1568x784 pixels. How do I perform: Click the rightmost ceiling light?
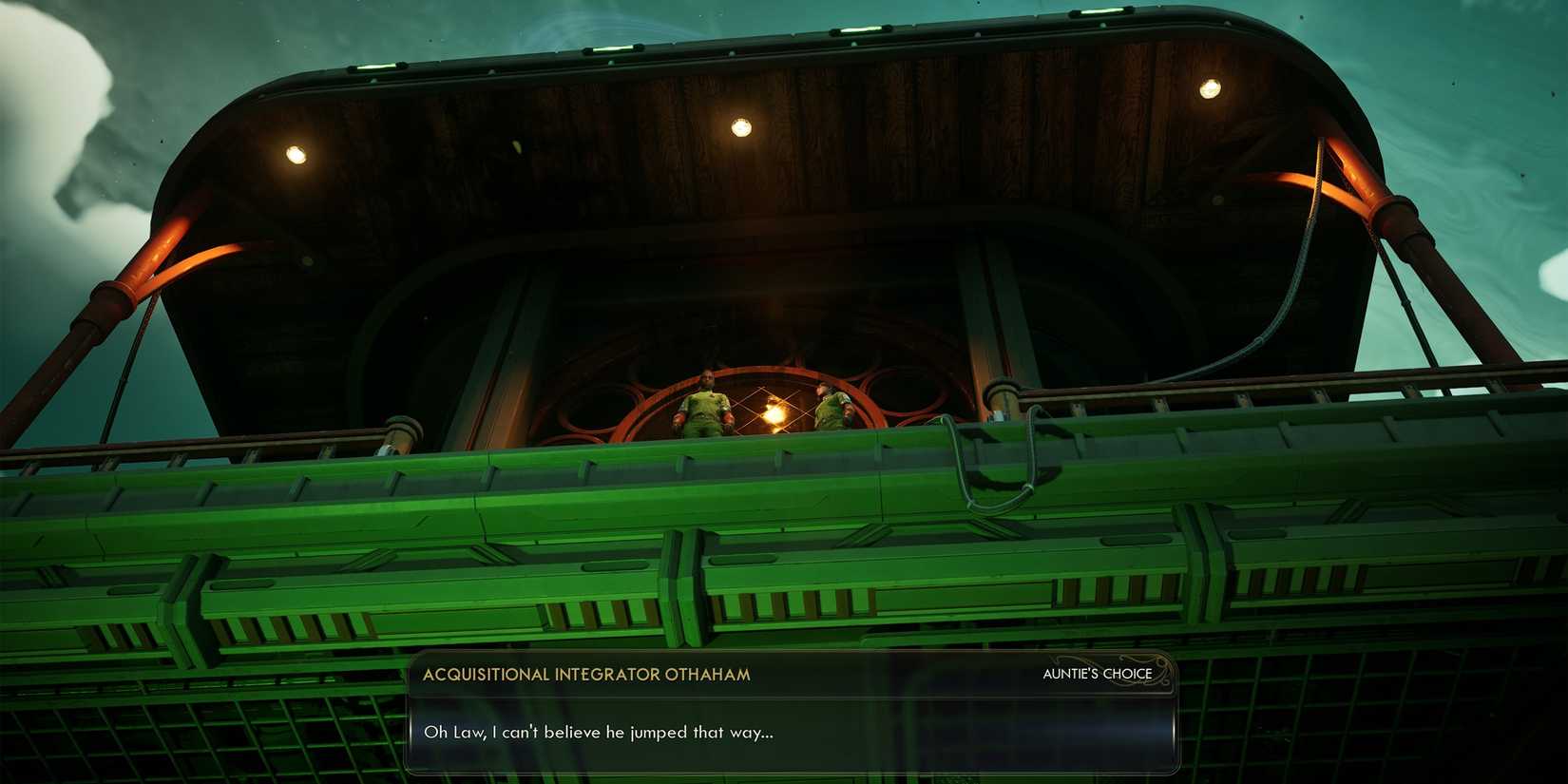click(x=1210, y=87)
